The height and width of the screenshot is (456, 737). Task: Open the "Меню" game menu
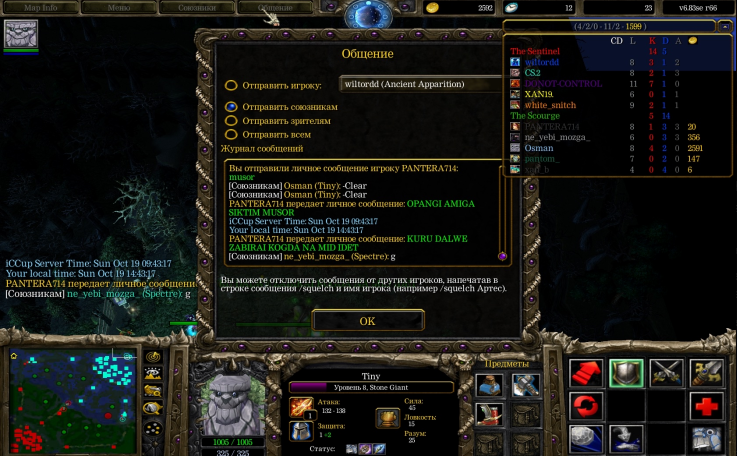pyautogui.click(x=118, y=8)
